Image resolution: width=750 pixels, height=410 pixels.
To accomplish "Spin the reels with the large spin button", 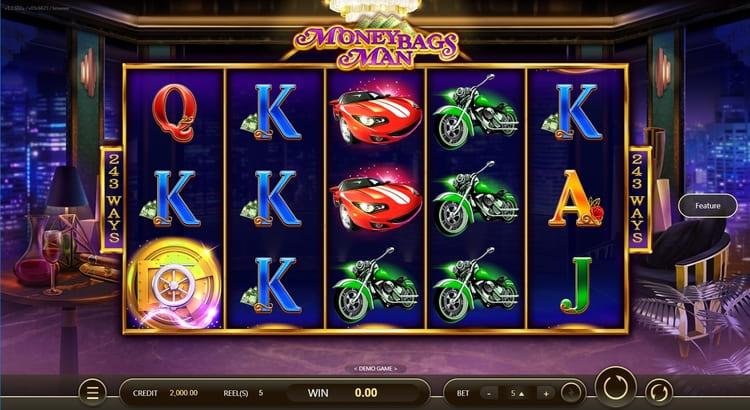I will pyautogui.click(x=615, y=388).
